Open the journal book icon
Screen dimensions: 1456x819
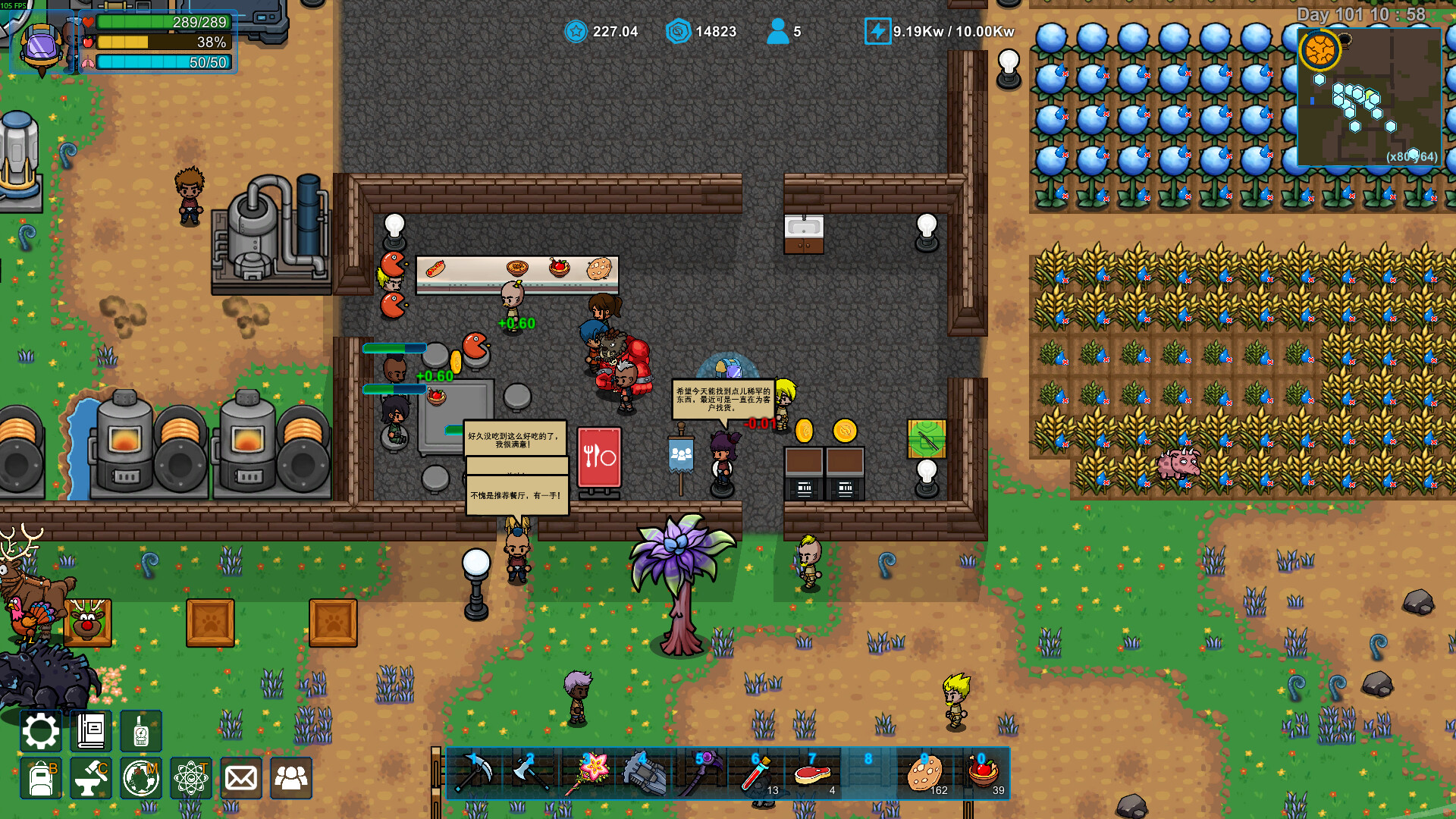click(91, 731)
